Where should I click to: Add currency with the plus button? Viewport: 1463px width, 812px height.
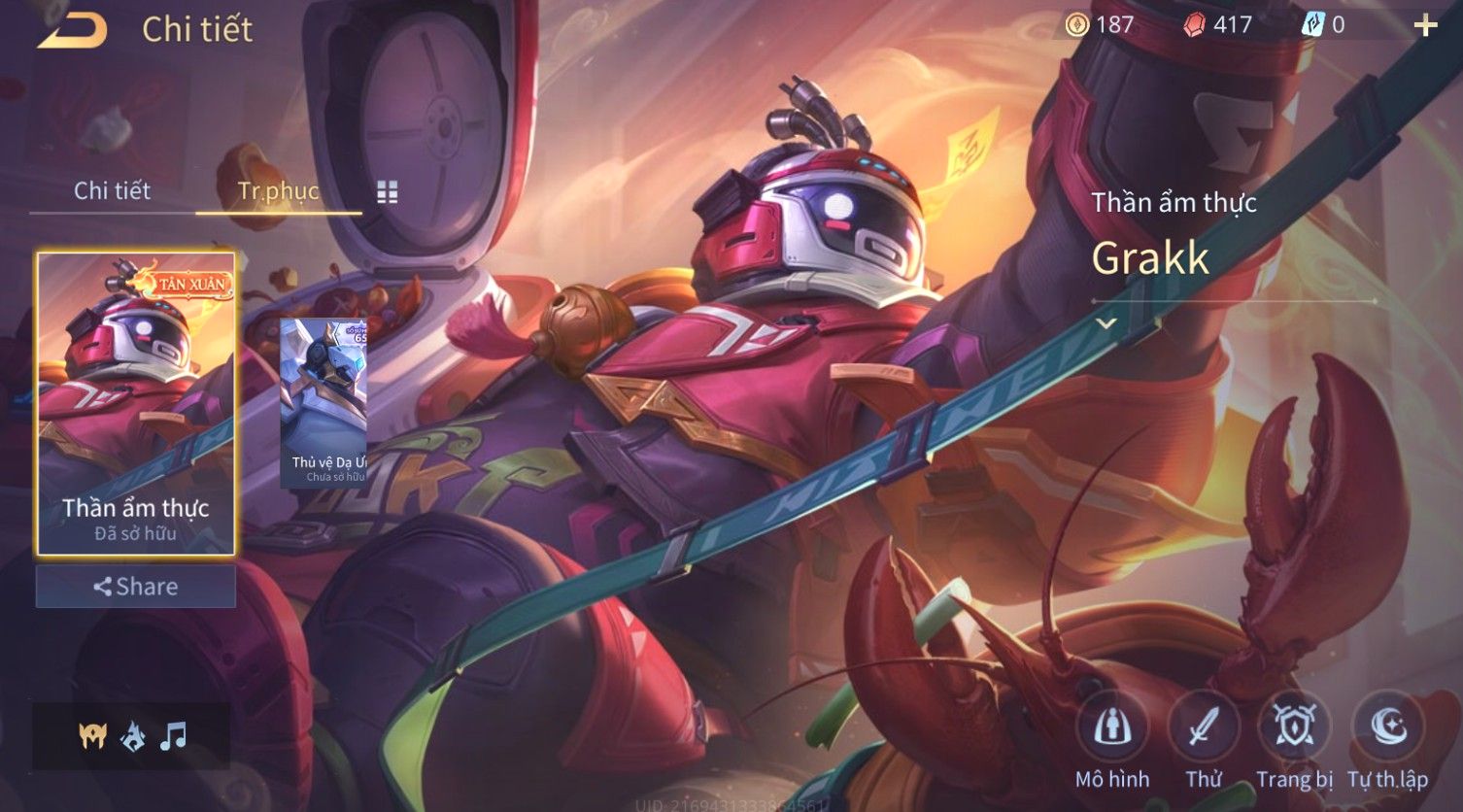1425,25
